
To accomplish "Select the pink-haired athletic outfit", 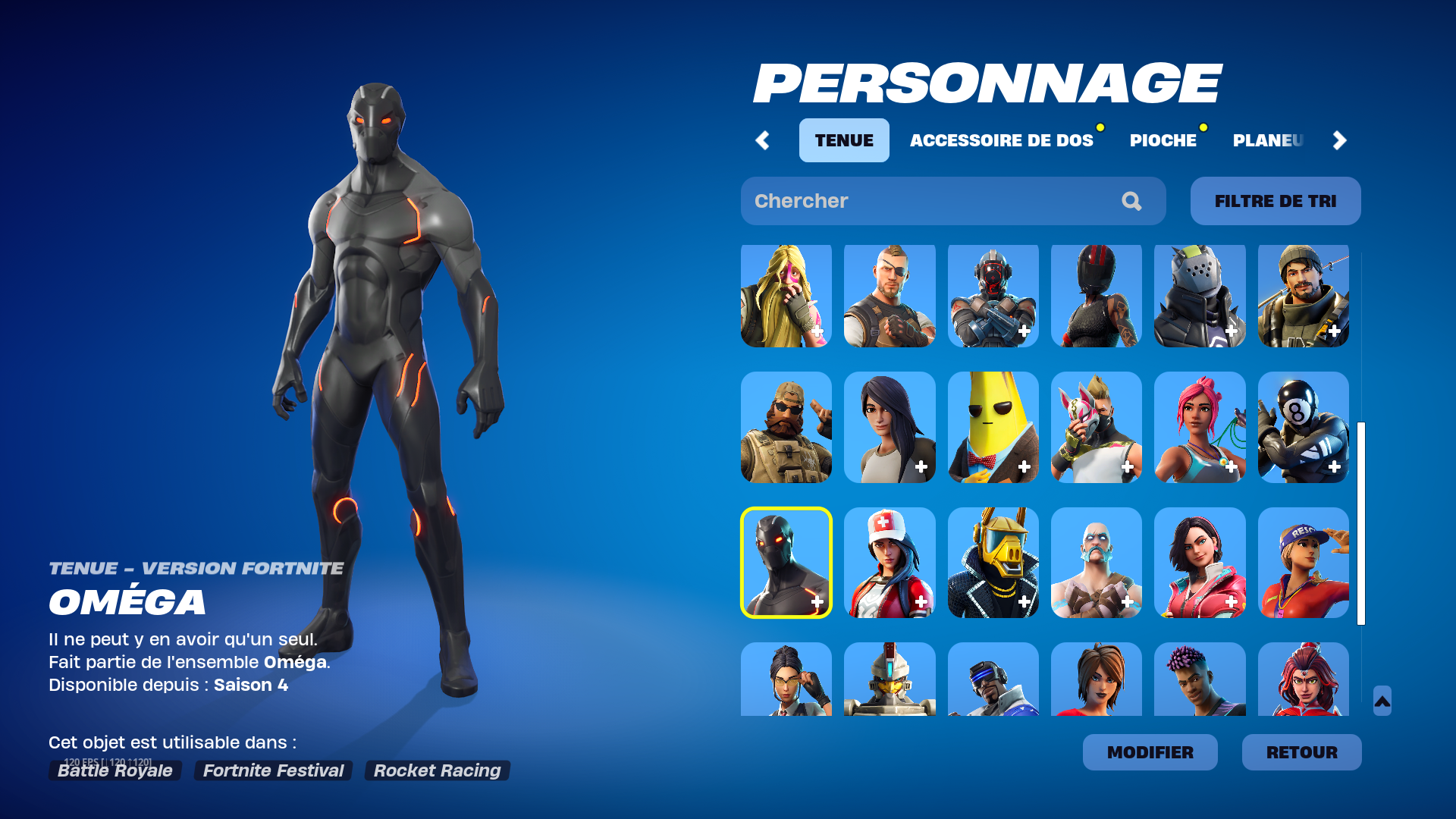I will 1199,428.
